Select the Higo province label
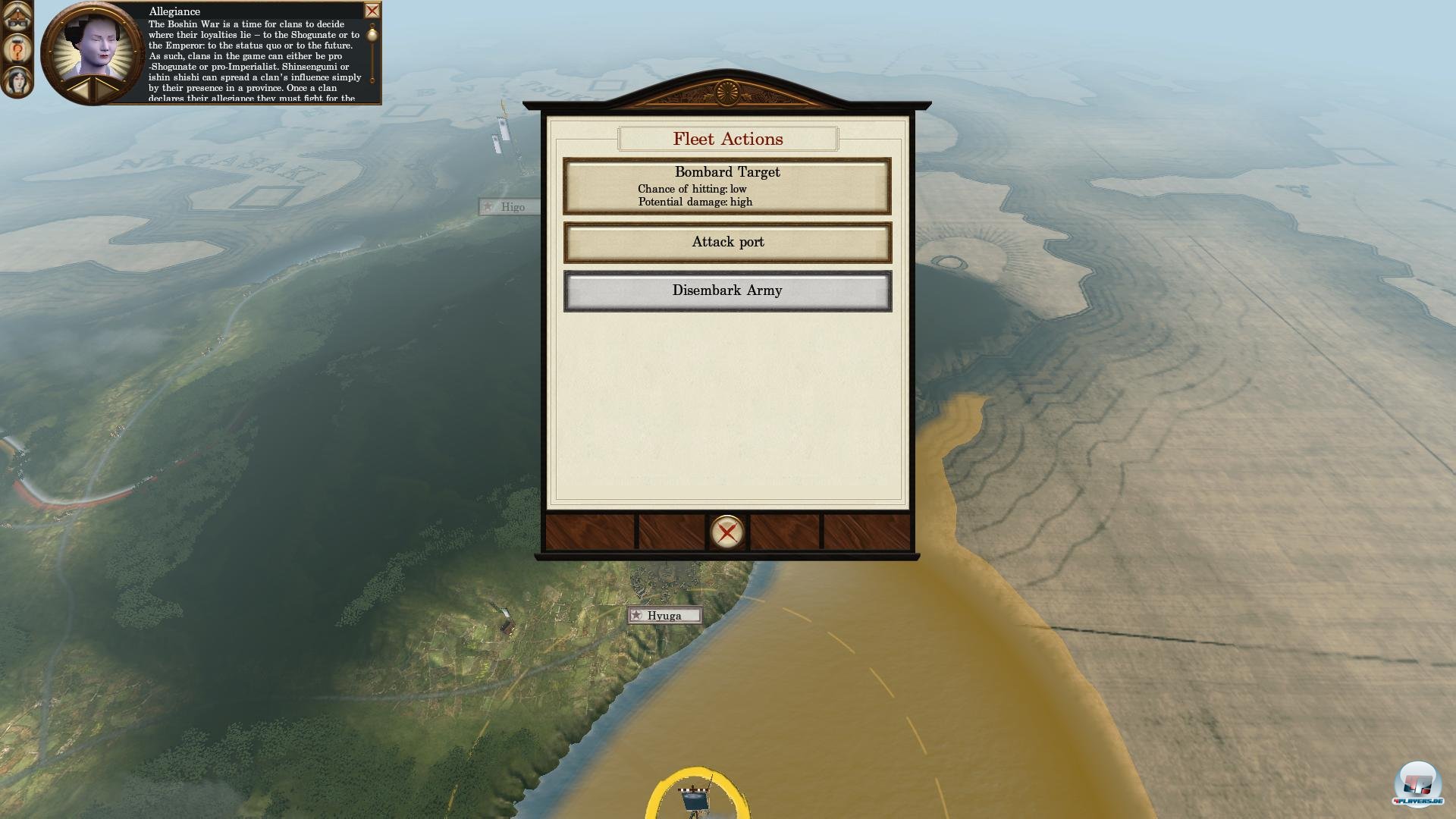Viewport: 1456px width, 819px height. tap(510, 207)
